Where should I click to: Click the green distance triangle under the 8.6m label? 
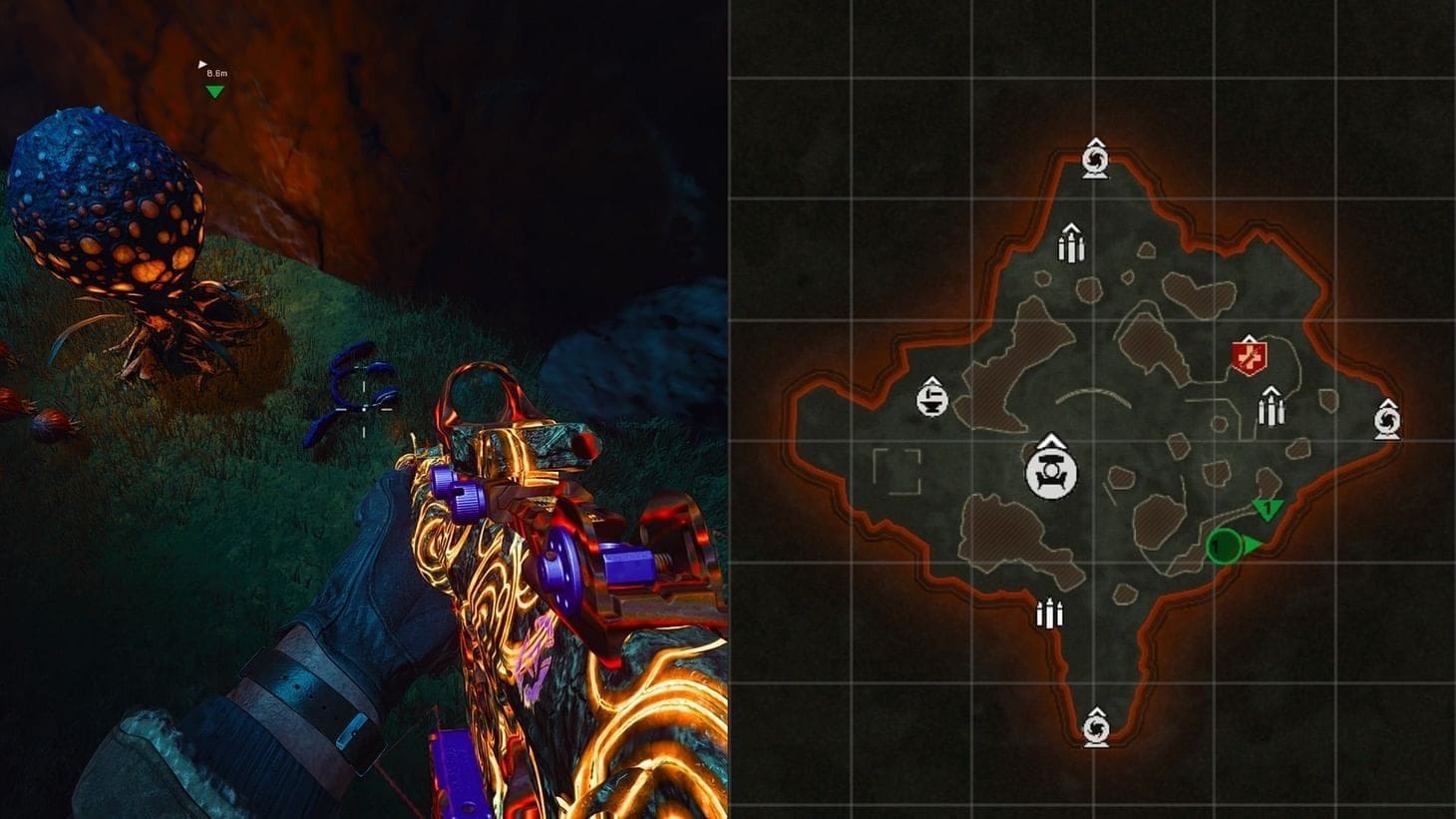tap(212, 93)
